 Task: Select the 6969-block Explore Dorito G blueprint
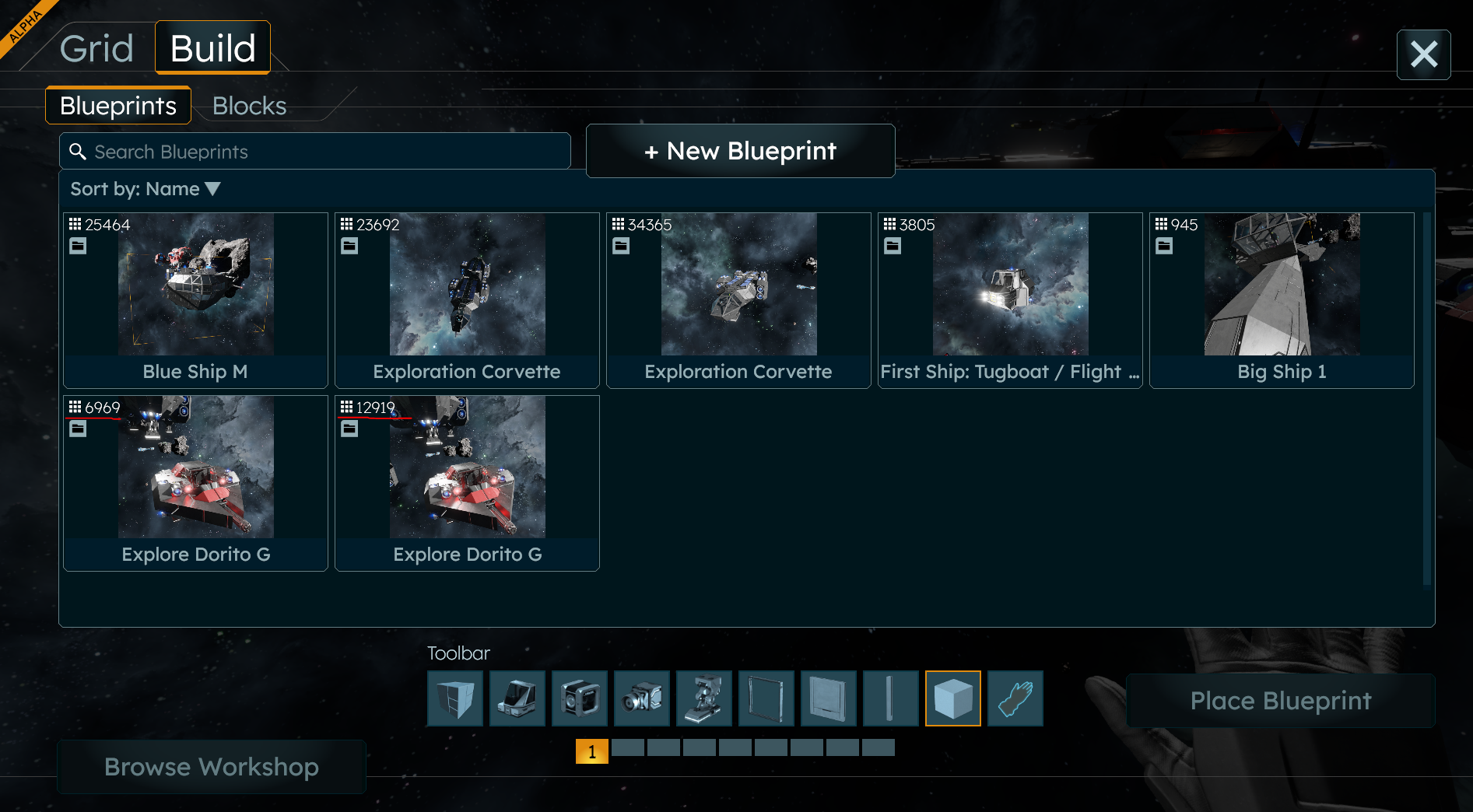[195, 483]
